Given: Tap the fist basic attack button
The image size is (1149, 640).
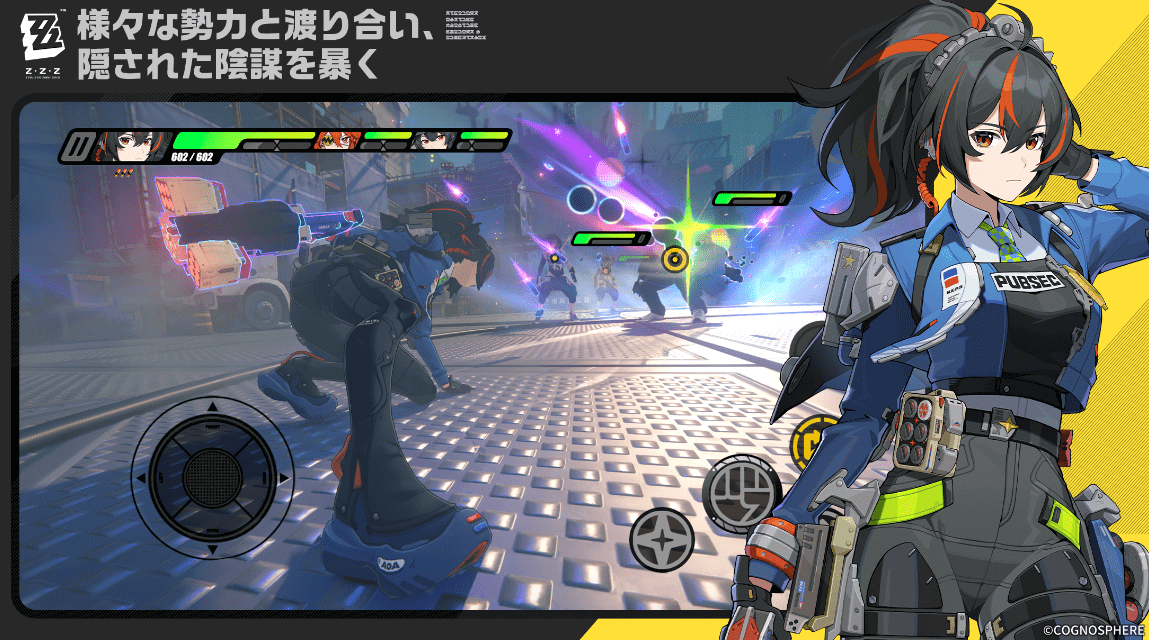Looking at the screenshot, I should (741, 490).
